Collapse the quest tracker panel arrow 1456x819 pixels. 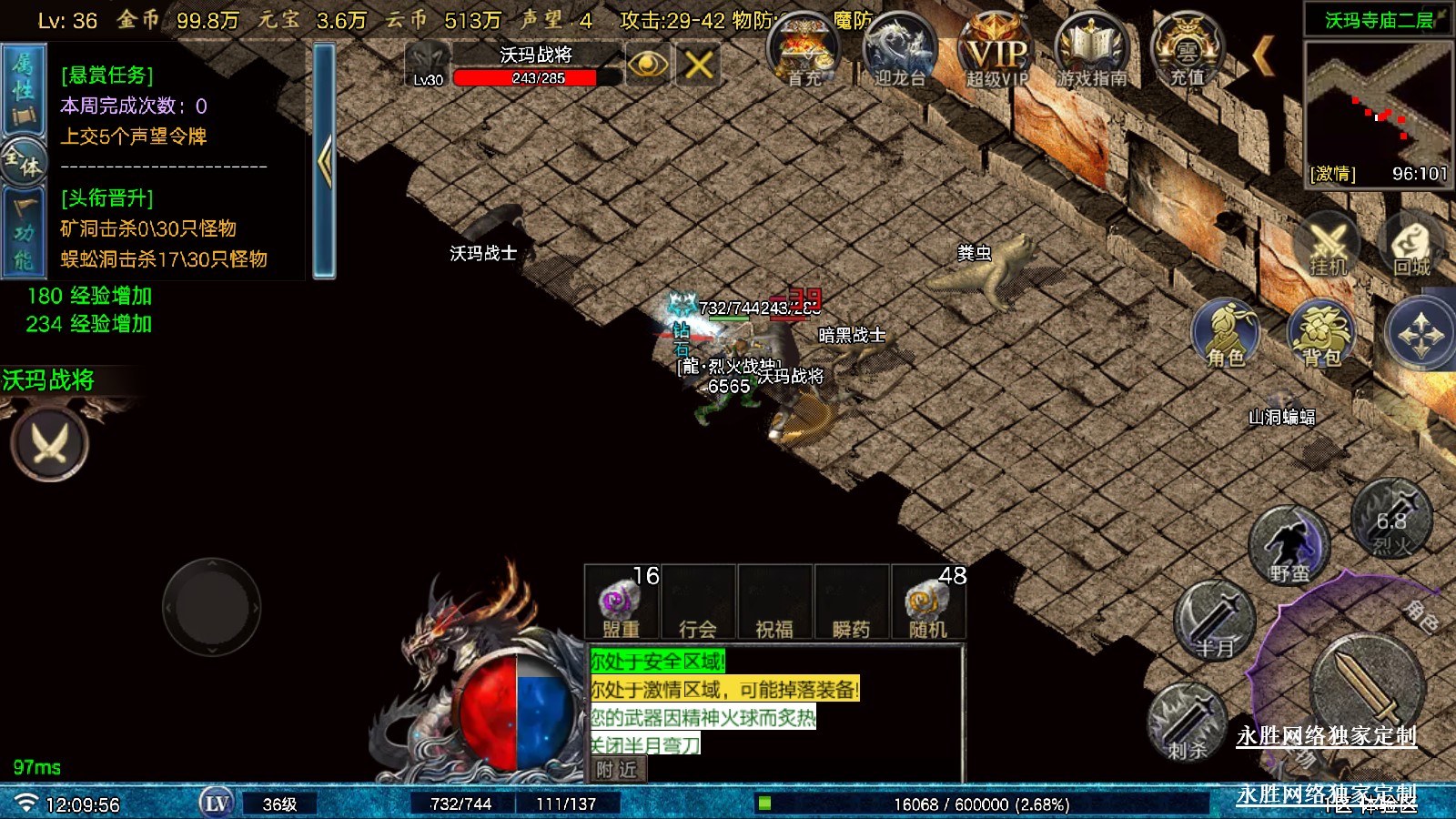[x=324, y=161]
